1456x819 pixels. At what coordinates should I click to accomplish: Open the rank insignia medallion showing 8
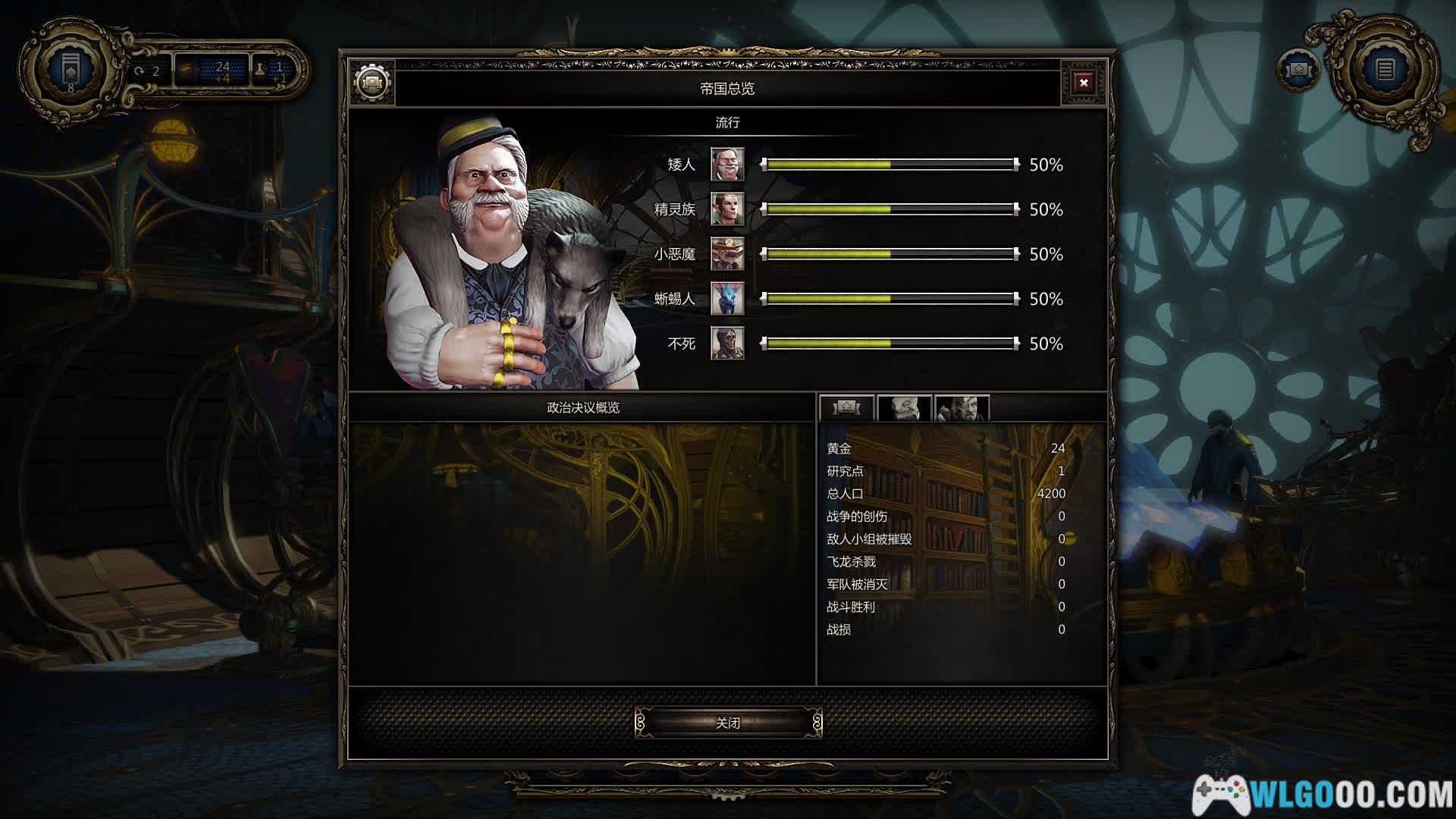click(x=71, y=71)
